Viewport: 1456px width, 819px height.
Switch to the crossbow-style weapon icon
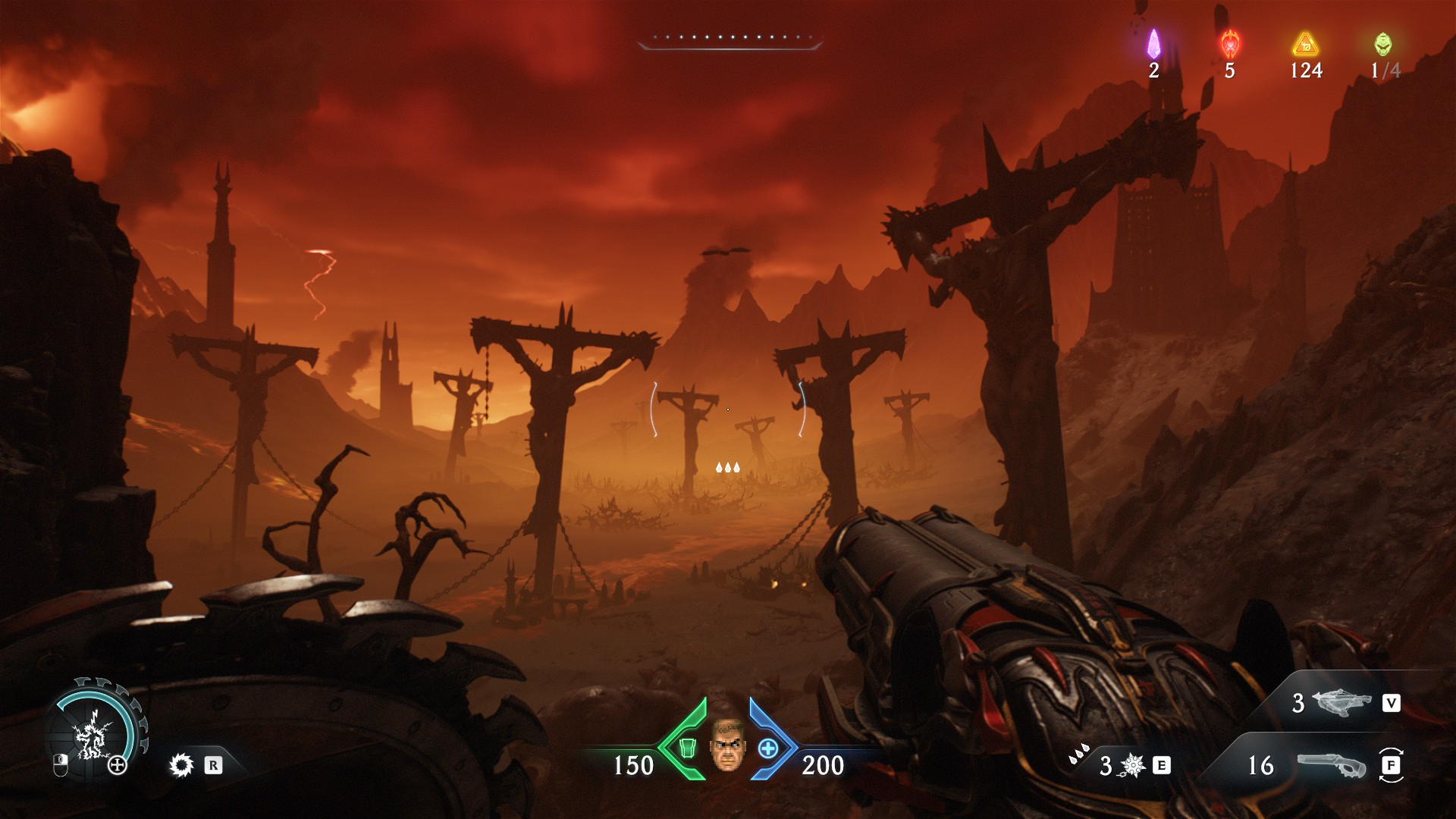coord(1343,703)
